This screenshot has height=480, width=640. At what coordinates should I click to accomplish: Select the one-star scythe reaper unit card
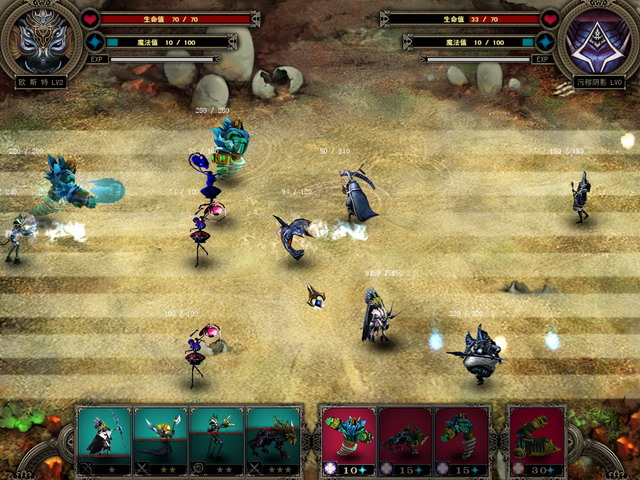104,438
